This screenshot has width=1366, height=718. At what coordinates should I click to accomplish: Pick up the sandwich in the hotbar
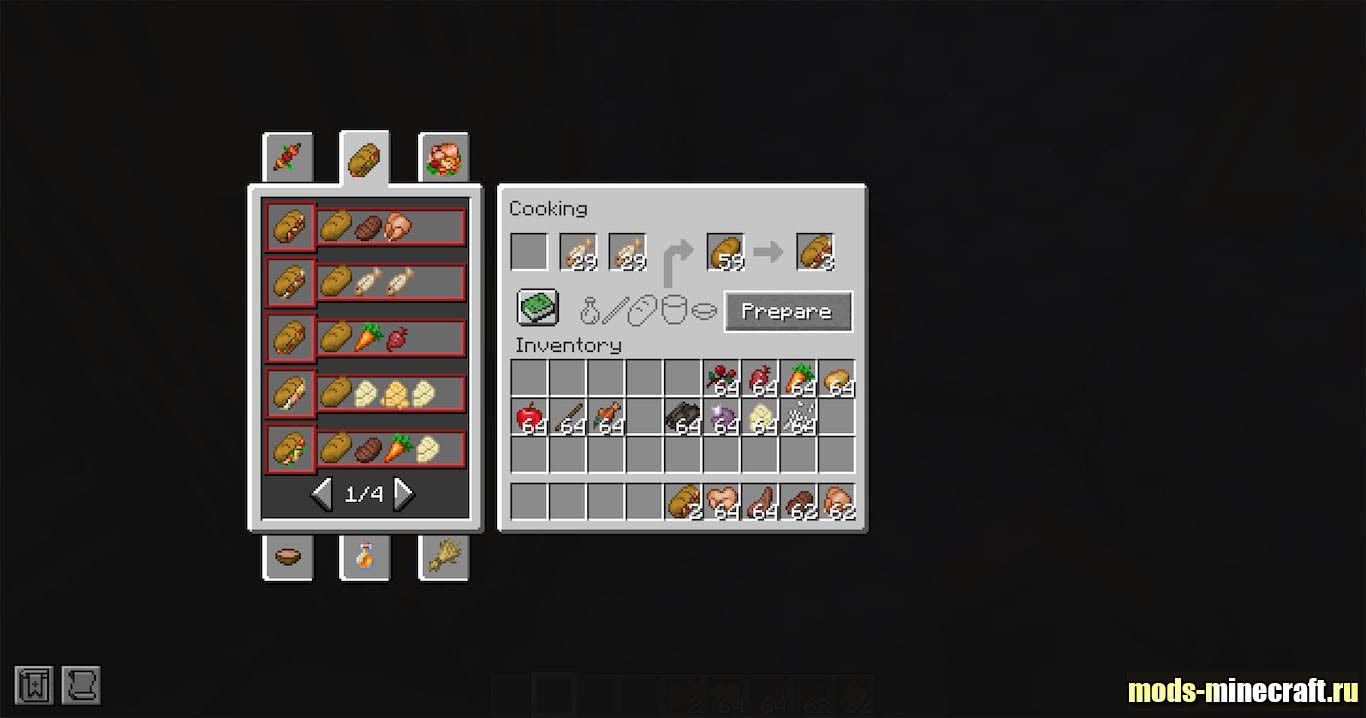683,501
